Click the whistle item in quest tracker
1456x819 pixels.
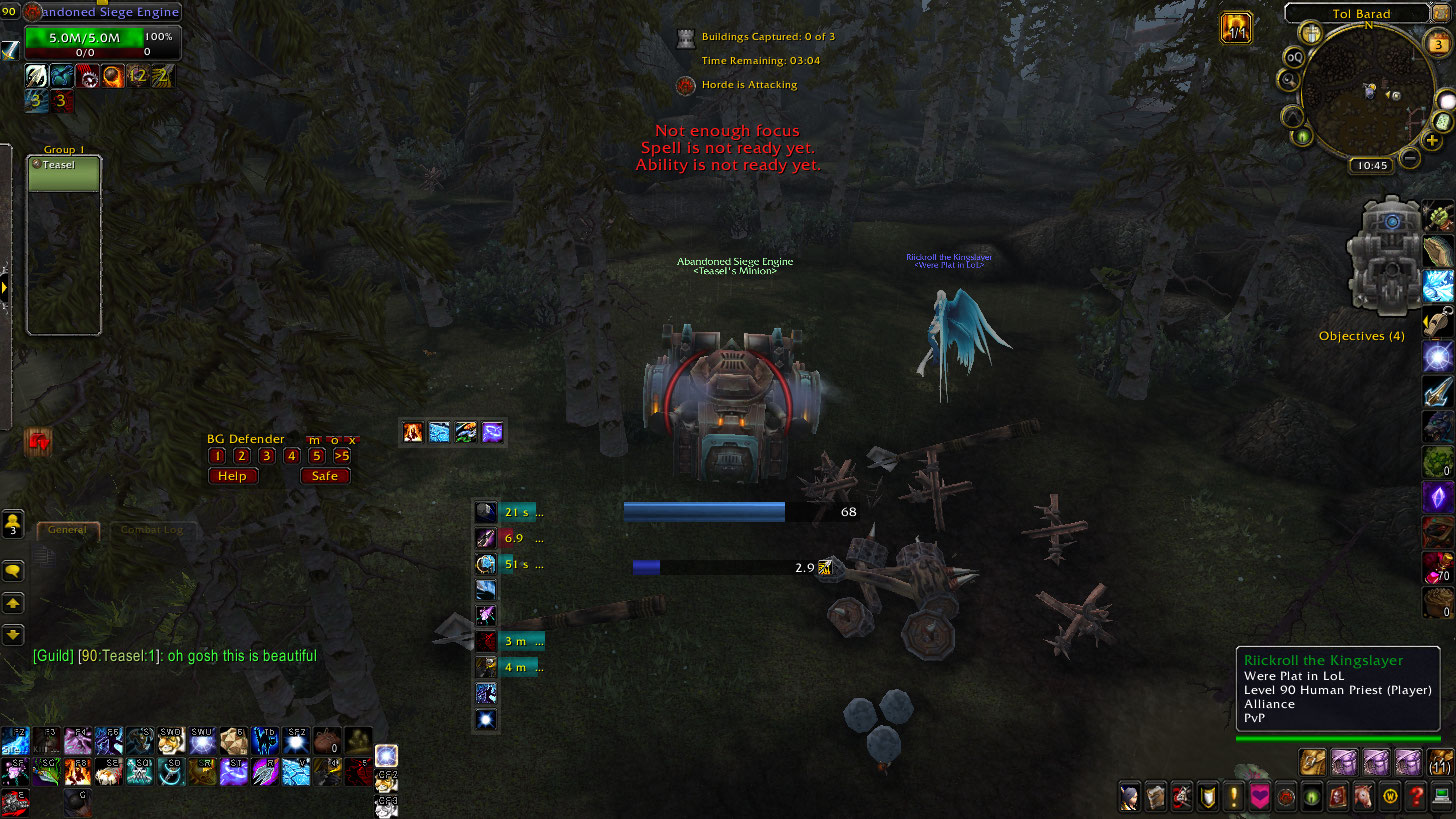coord(1438,321)
